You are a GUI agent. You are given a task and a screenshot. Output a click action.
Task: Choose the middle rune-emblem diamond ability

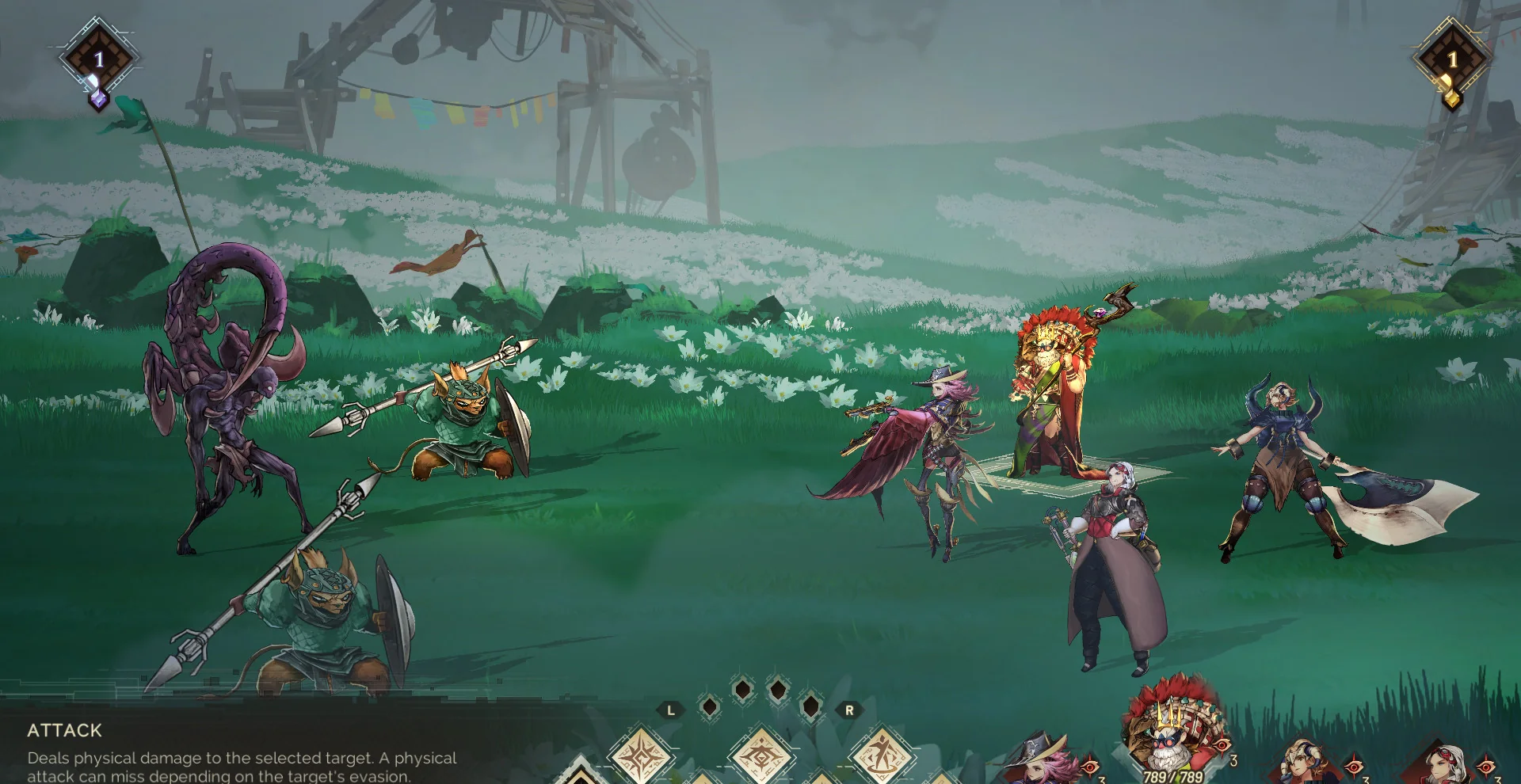[x=761, y=755]
